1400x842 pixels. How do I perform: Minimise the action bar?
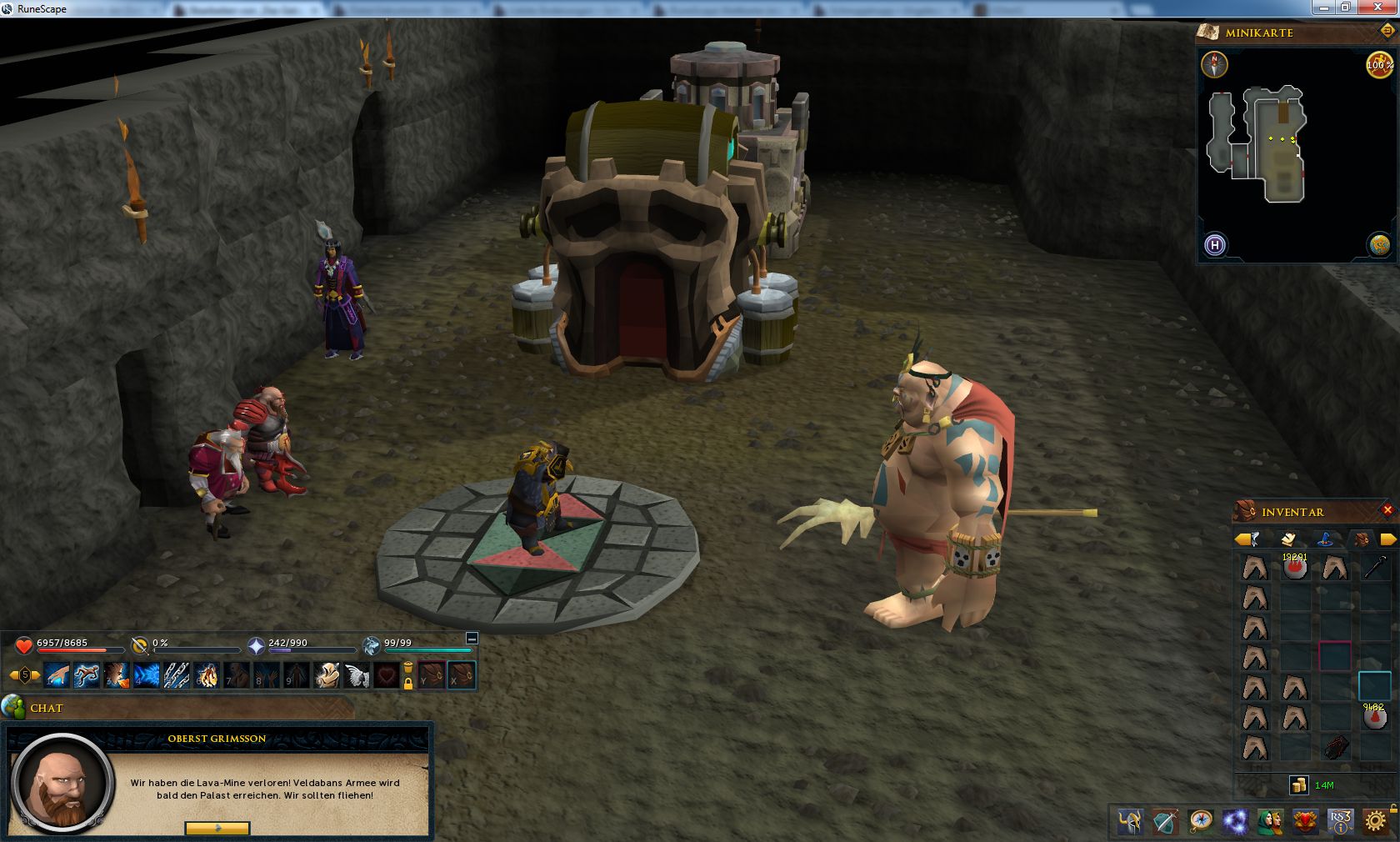point(472,639)
